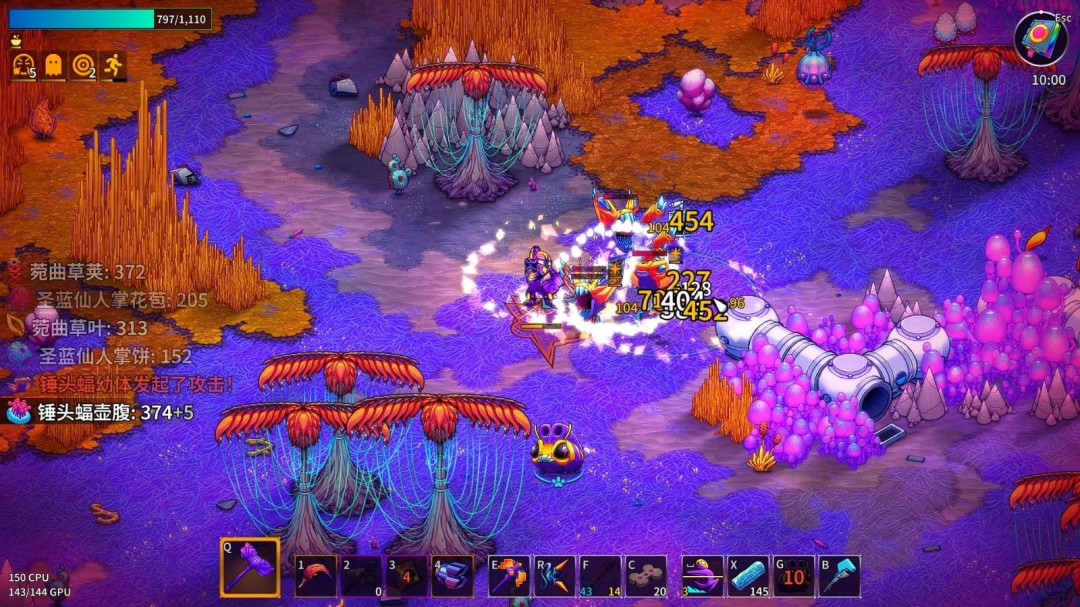The image size is (1080, 607).
Task: Activate the purple swirl item slot
Action: [702, 577]
